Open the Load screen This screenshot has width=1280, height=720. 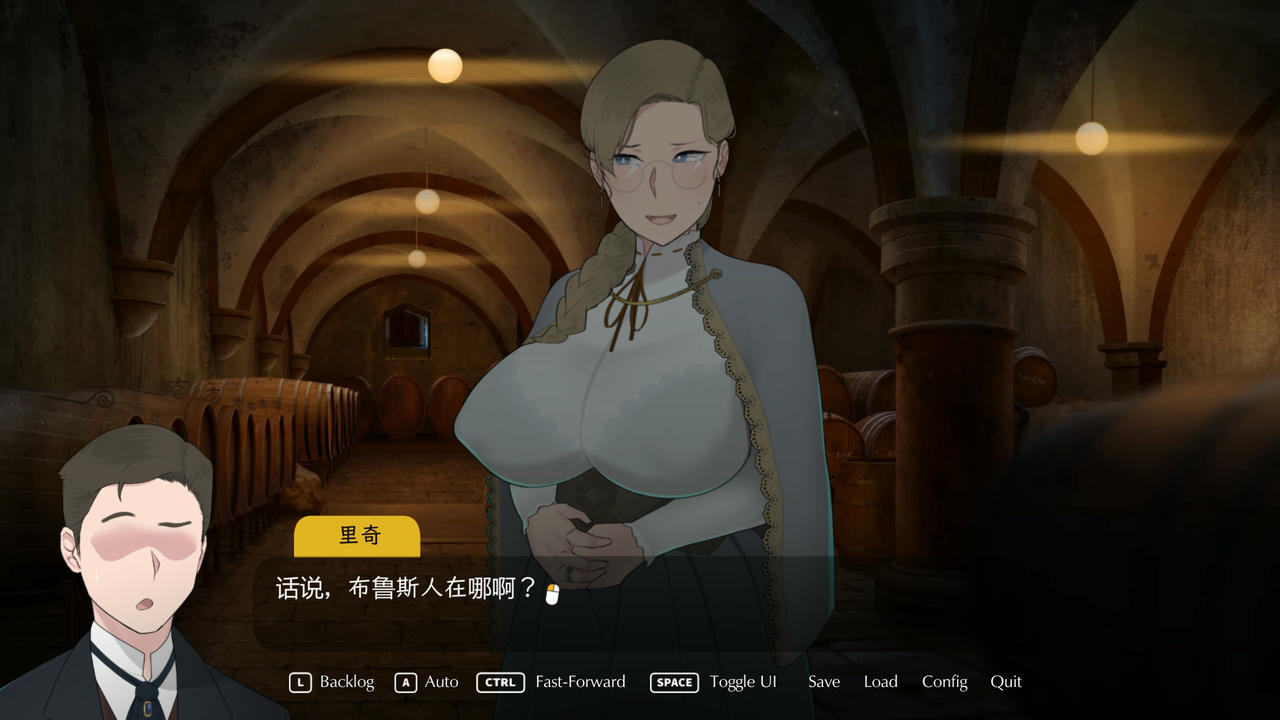pyautogui.click(x=880, y=681)
